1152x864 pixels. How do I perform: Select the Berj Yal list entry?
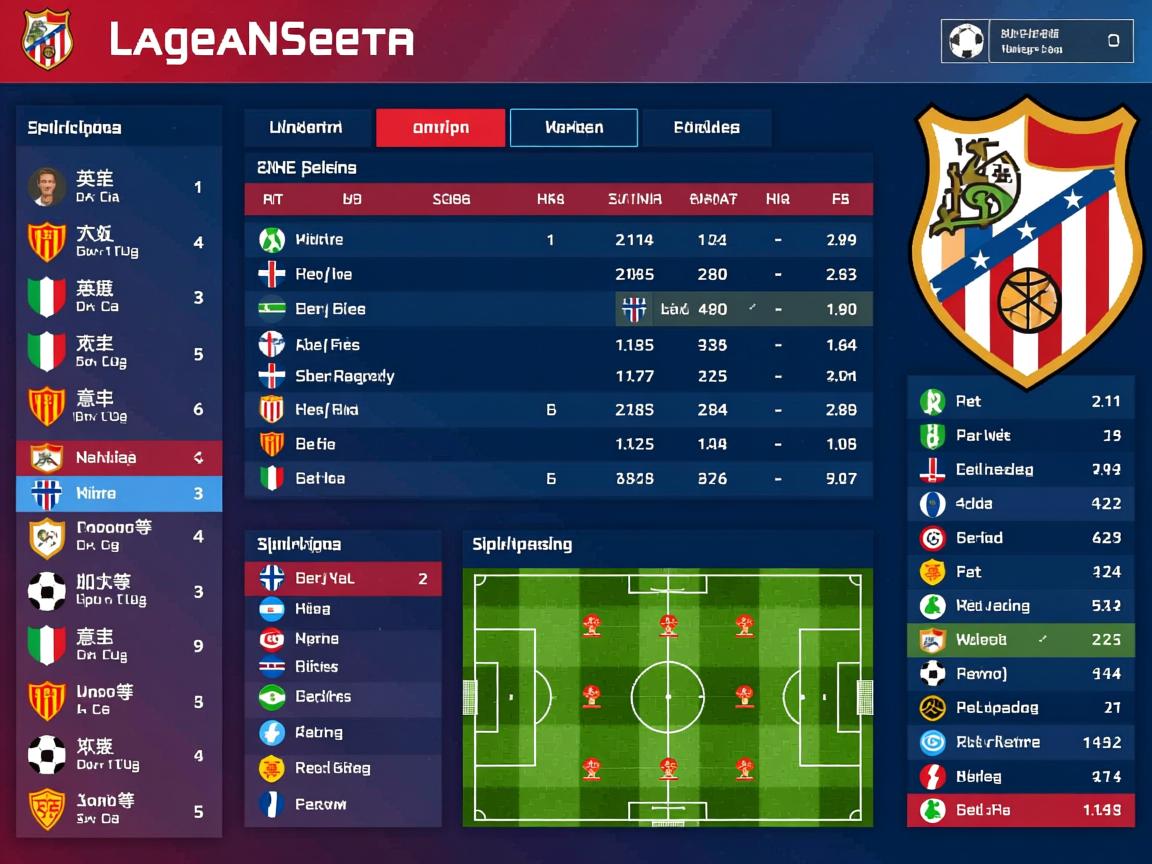(x=342, y=578)
